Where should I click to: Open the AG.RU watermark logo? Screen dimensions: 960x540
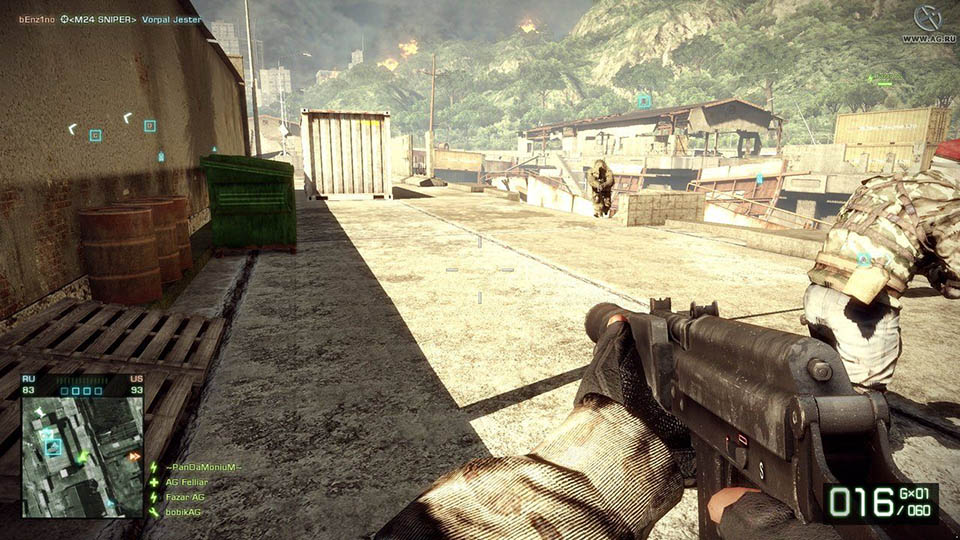coord(927,23)
